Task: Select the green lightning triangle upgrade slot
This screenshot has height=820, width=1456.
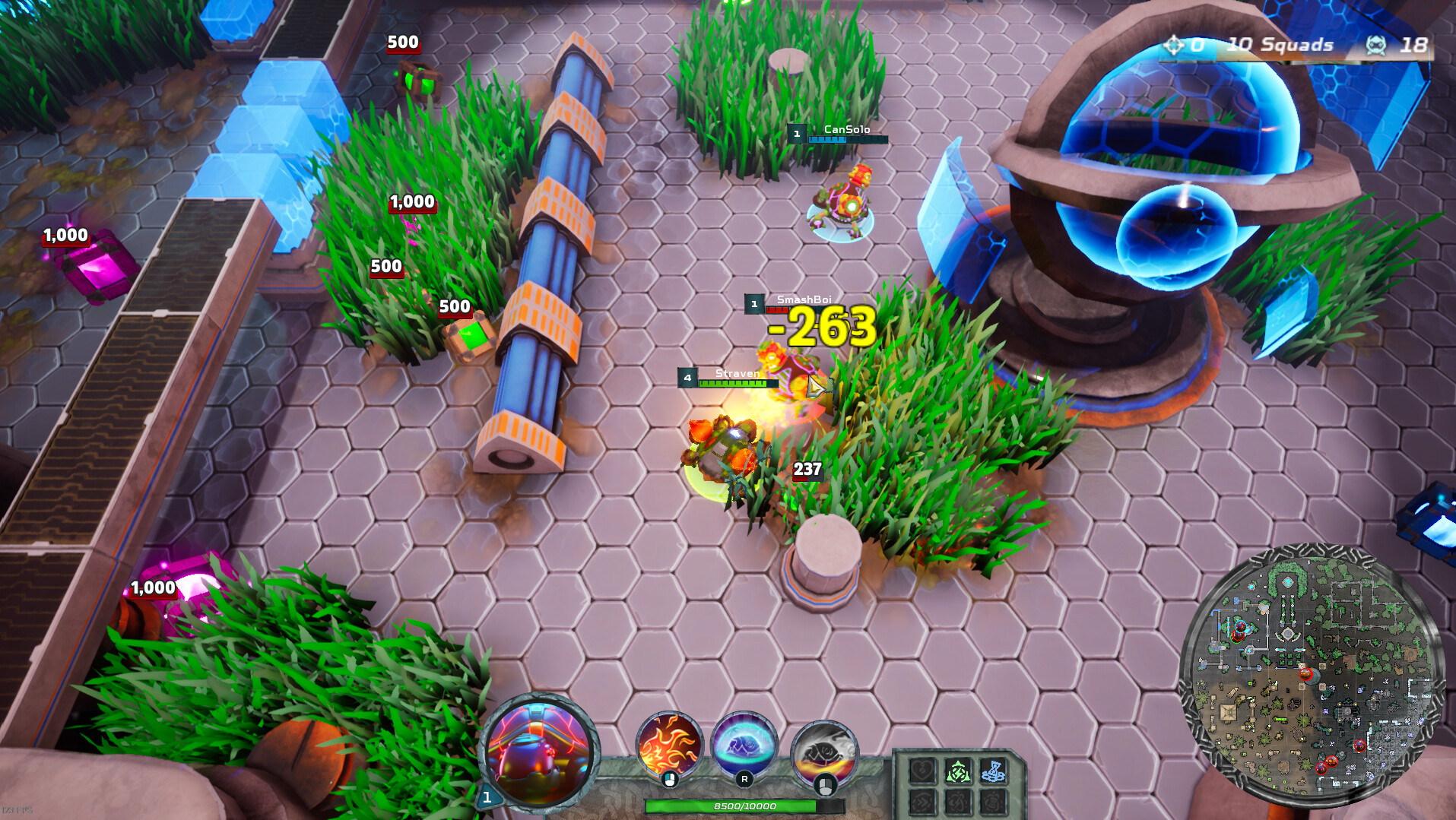Action: point(958,772)
